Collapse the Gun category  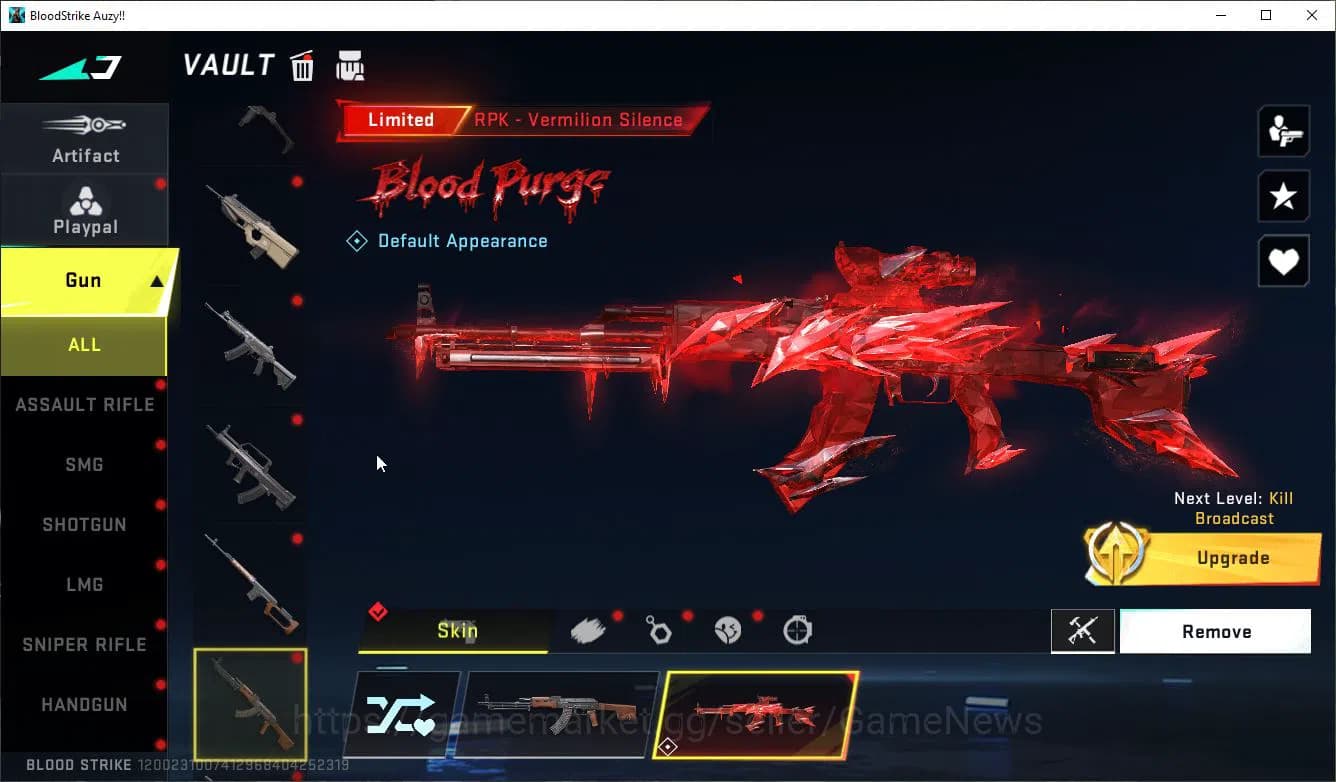[85, 280]
